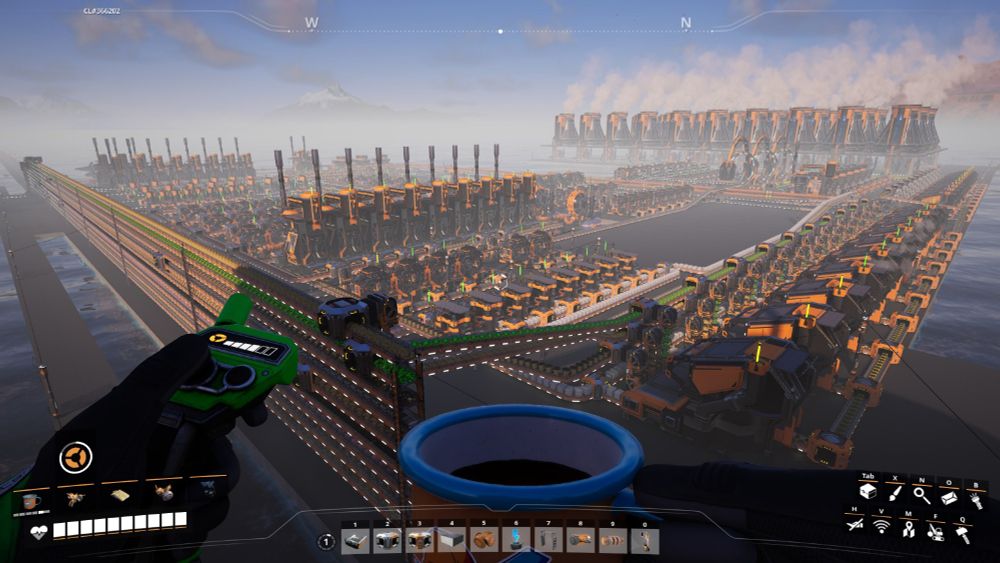This screenshot has width=1000, height=563.
Task: Select the first hotbar slot with the conveyor belt
Action: [356, 541]
